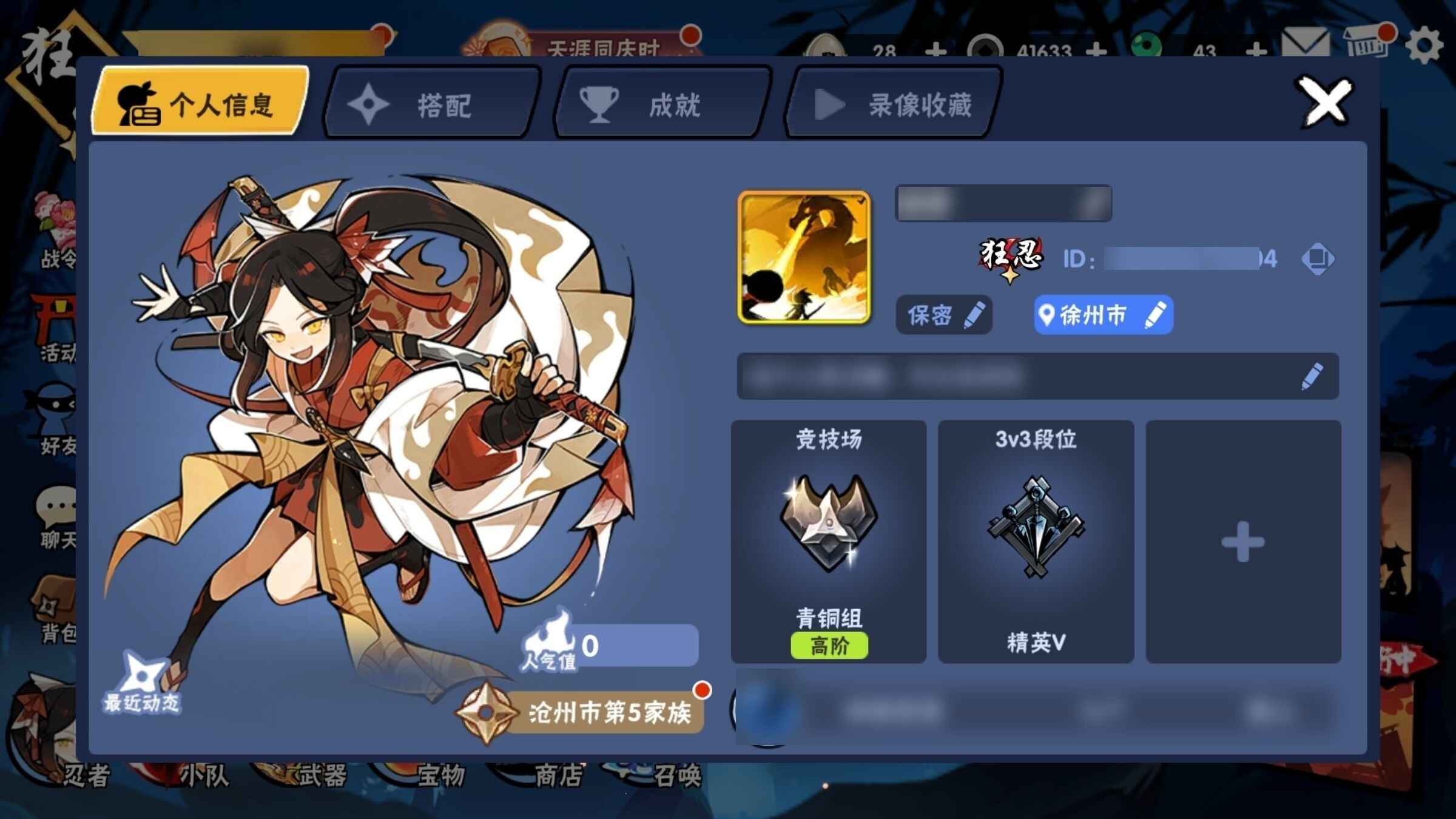The image size is (1456, 819).
Task: Open the settings gear icon
Action: pos(1423,46)
